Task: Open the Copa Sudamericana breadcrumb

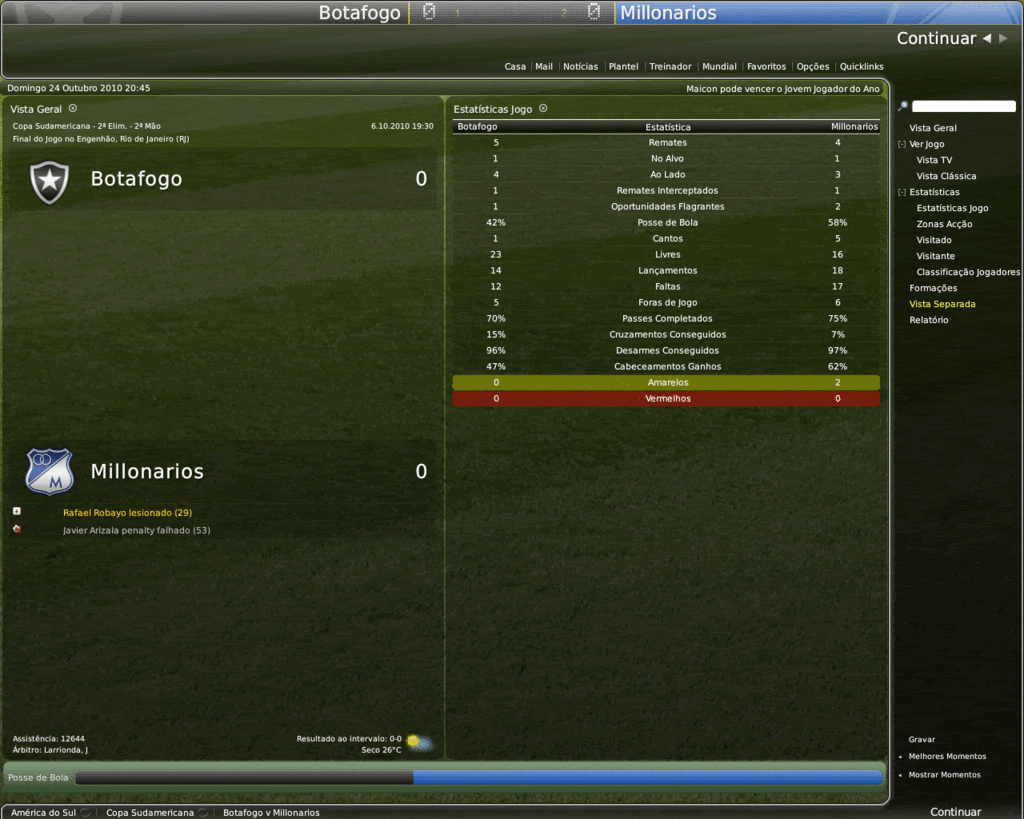Action: (150, 813)
